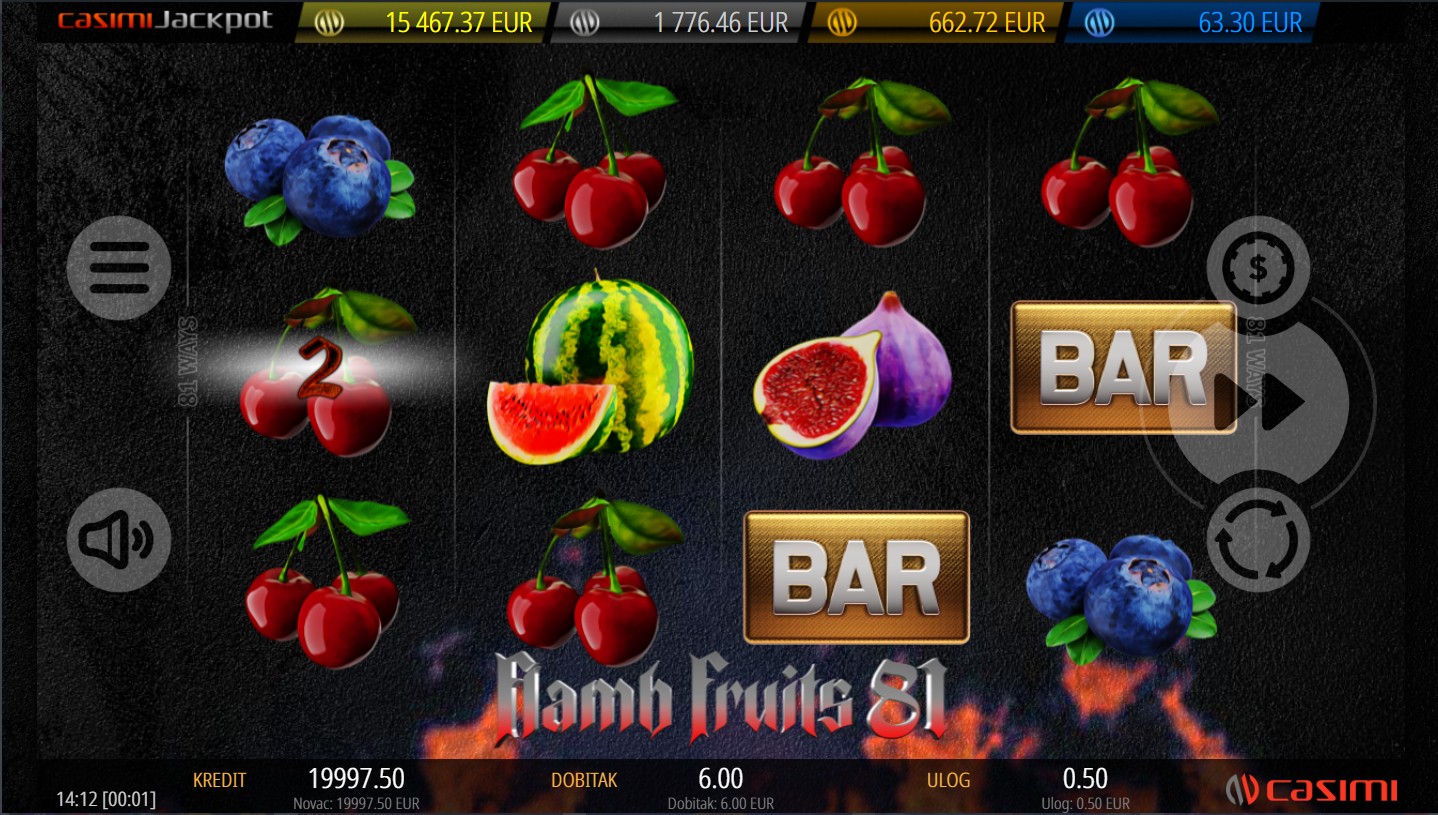The height and width of the screenshot is (815, 1438).
Task: Select the yellow 15 467.37 EUR jackpot
Action: pyautogui.click(x=425, y=22)
